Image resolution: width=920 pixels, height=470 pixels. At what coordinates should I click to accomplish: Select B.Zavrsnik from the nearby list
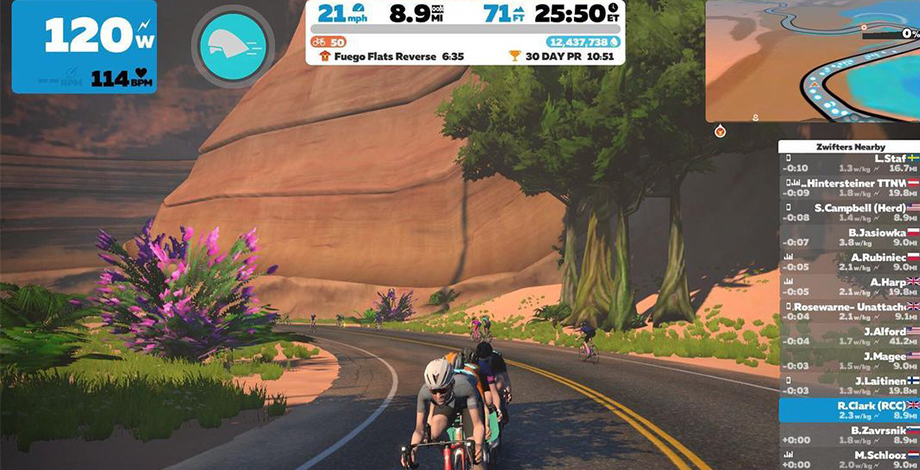click(849, 435)
